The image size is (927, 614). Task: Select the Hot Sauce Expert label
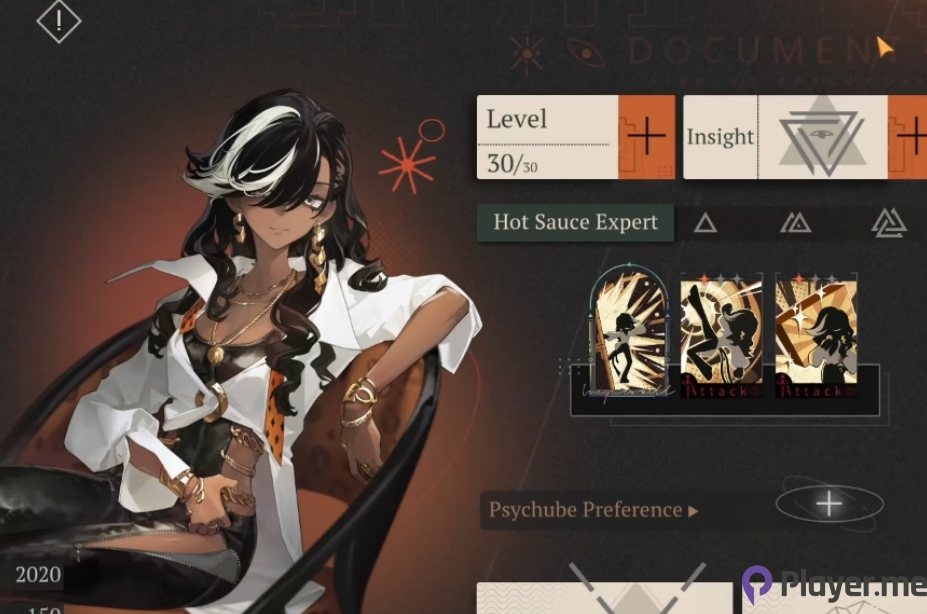pos(575,222)
